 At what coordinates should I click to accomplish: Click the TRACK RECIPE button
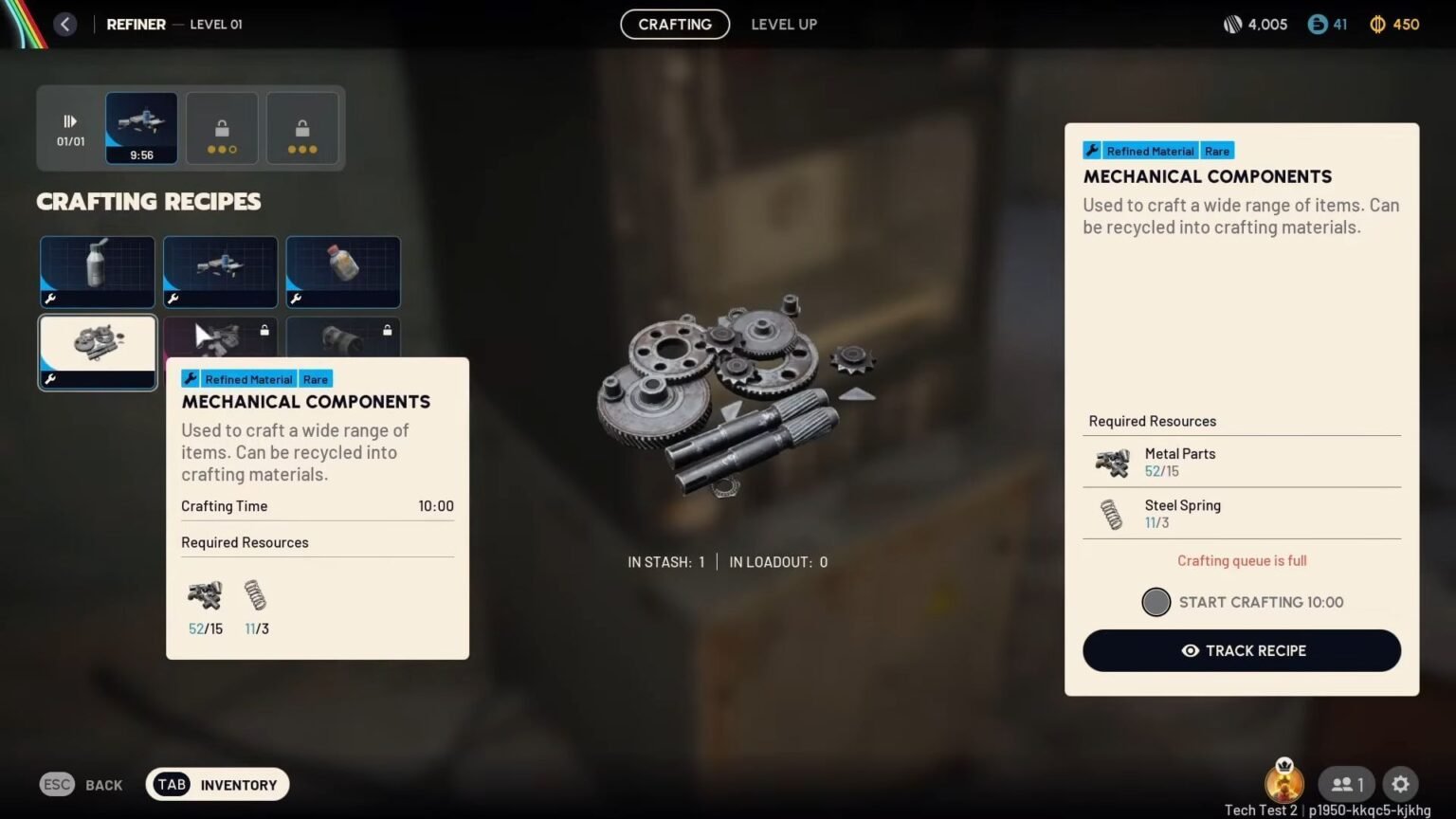[x=1242, y=651]
